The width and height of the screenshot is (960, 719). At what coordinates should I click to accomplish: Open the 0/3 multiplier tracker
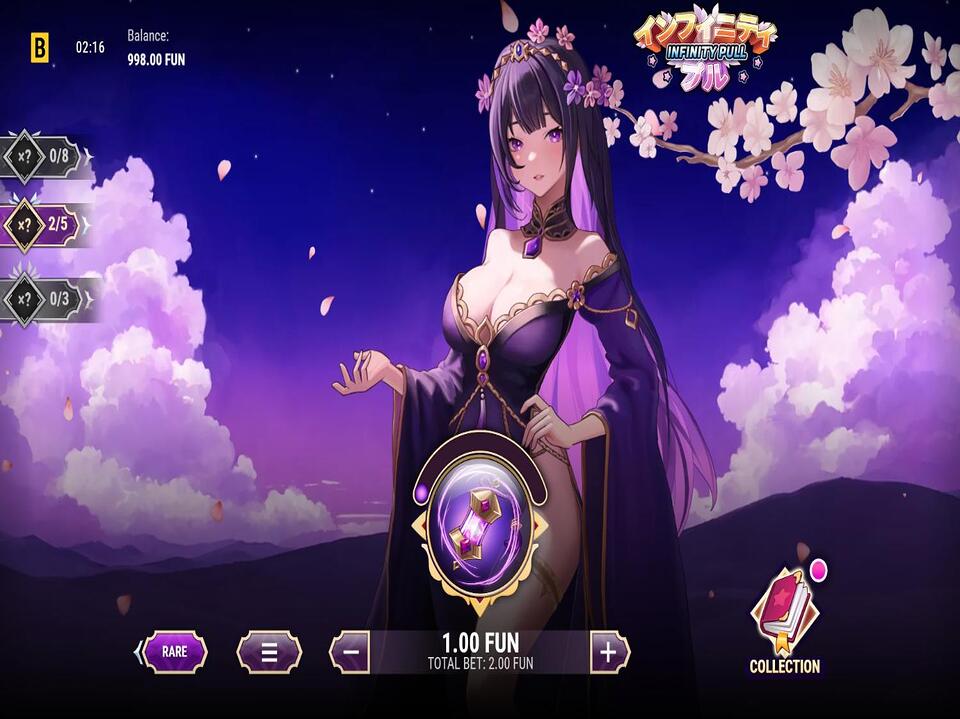(x=45, y=298)
